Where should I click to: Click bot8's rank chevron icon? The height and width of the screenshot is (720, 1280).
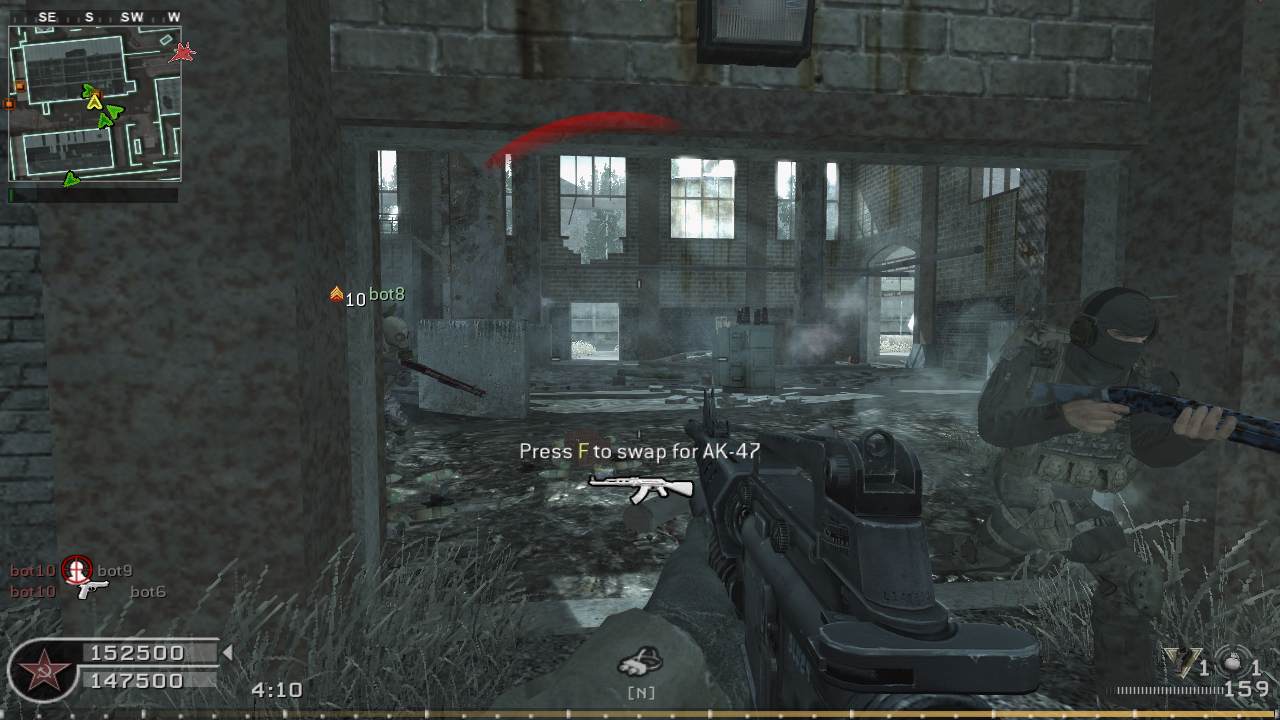coord(337,295)
